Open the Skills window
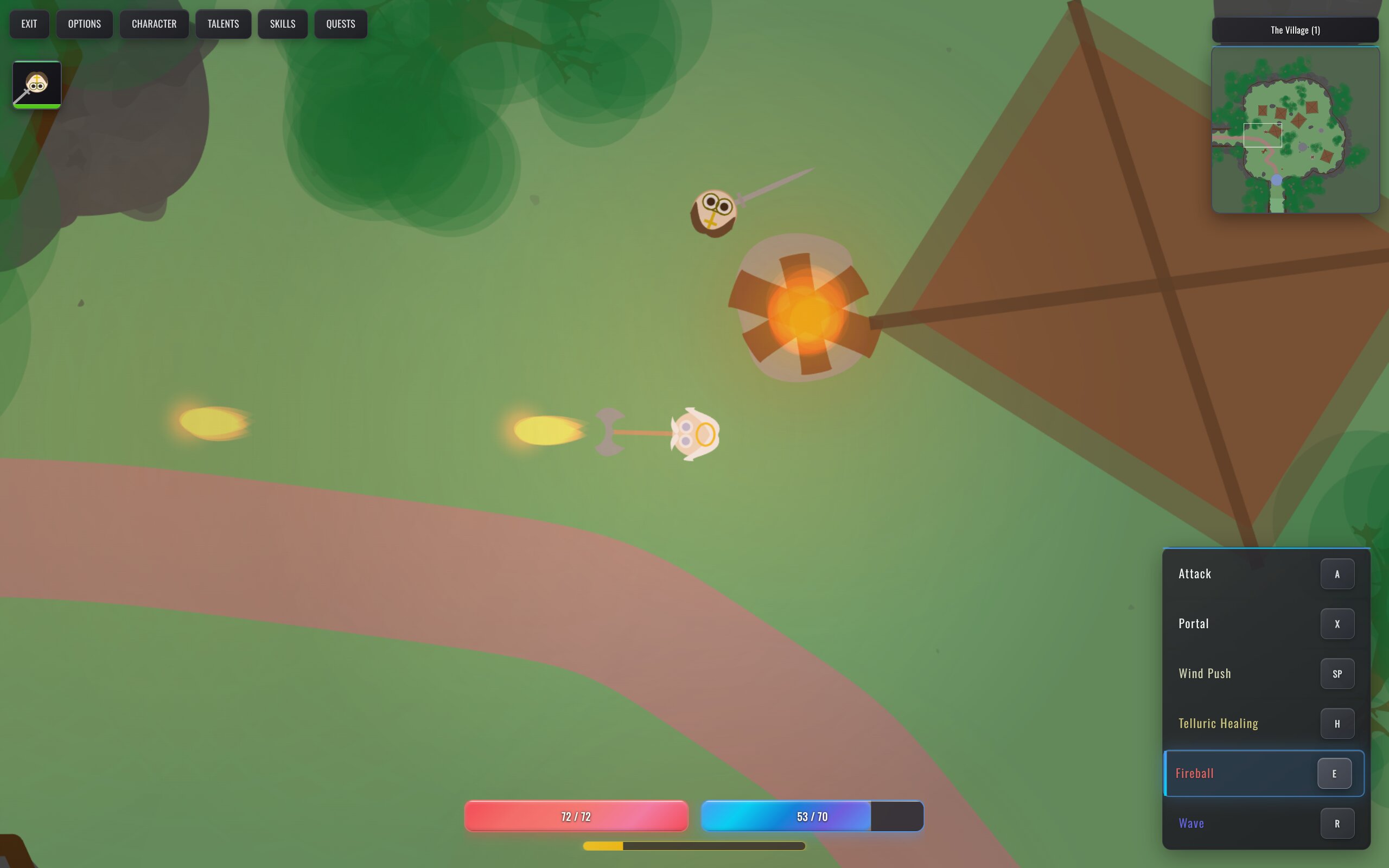The width and height of the screenshot is (1389, 868). pos(282,23)
